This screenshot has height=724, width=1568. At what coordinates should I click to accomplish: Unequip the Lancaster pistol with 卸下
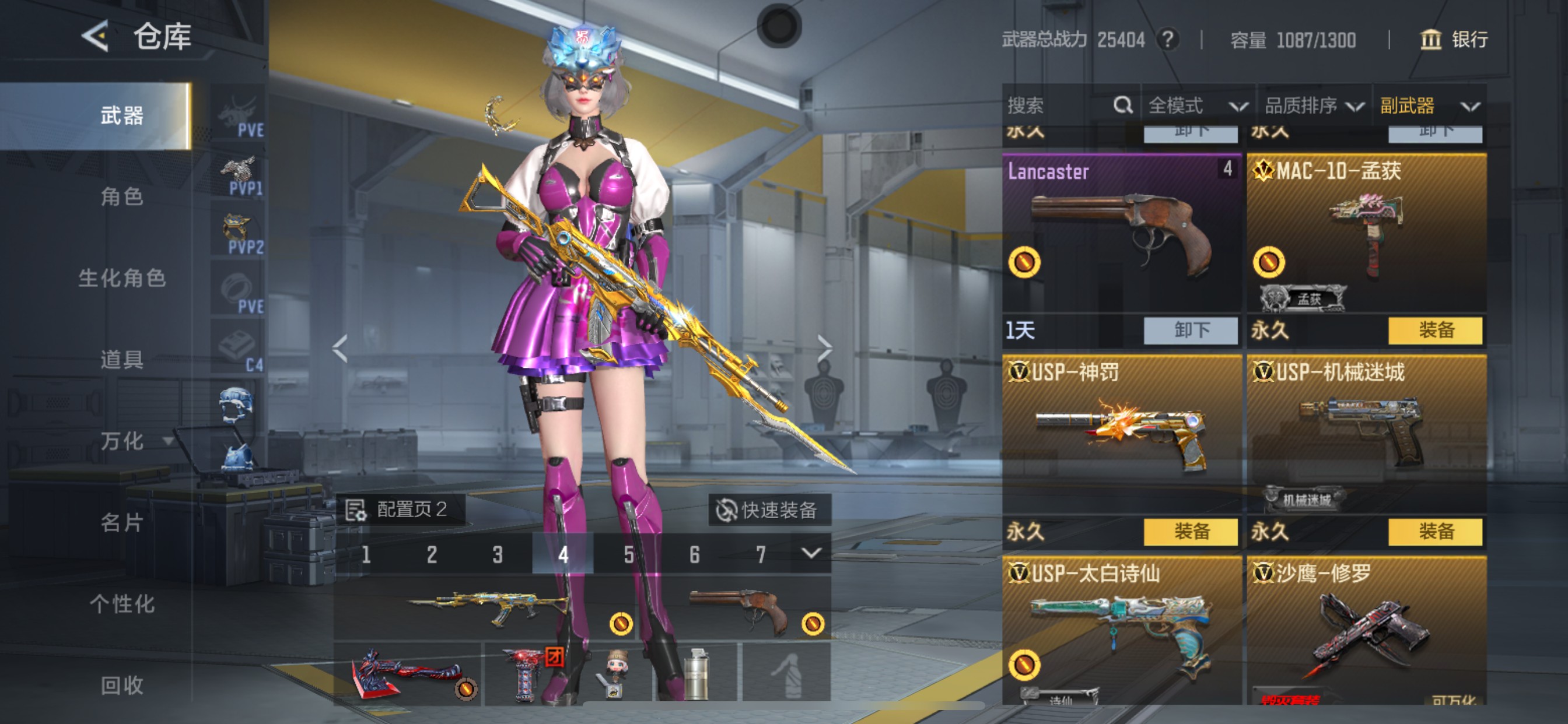tap(1191, 331)
